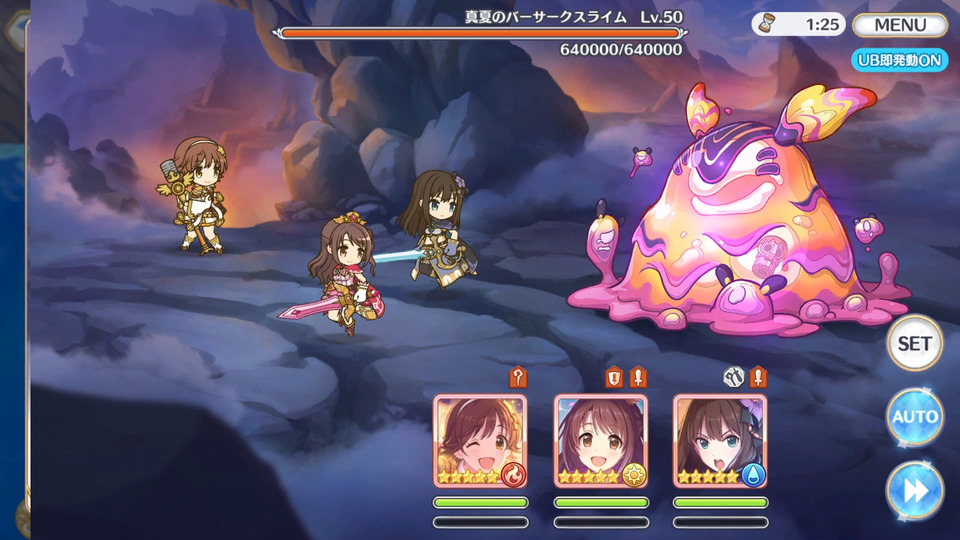Select the winking short-haired character card
This screenshot has height=540, width=960.
coord(480,441)
